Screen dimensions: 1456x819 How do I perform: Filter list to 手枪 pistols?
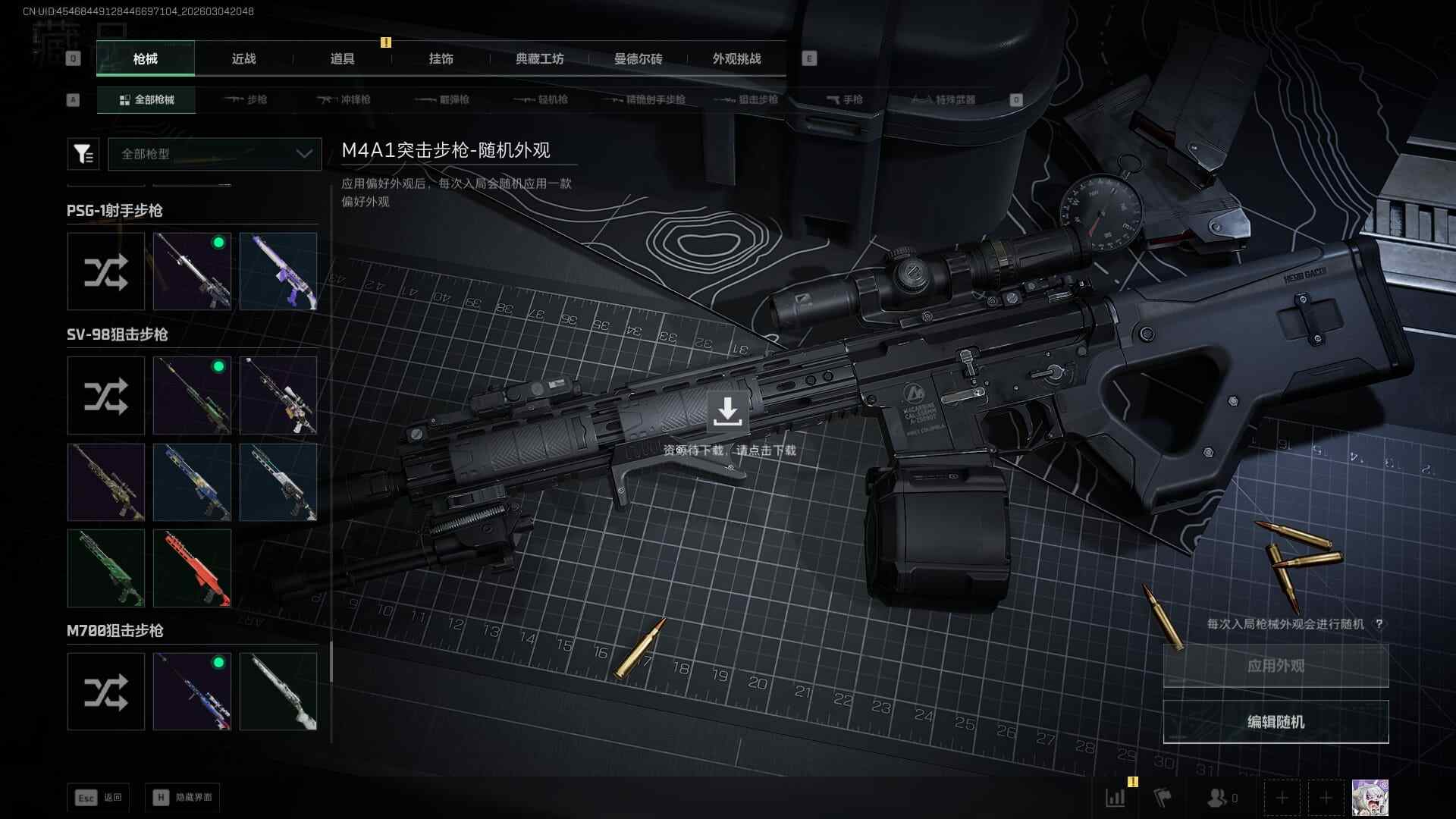(x=845, y=99)
